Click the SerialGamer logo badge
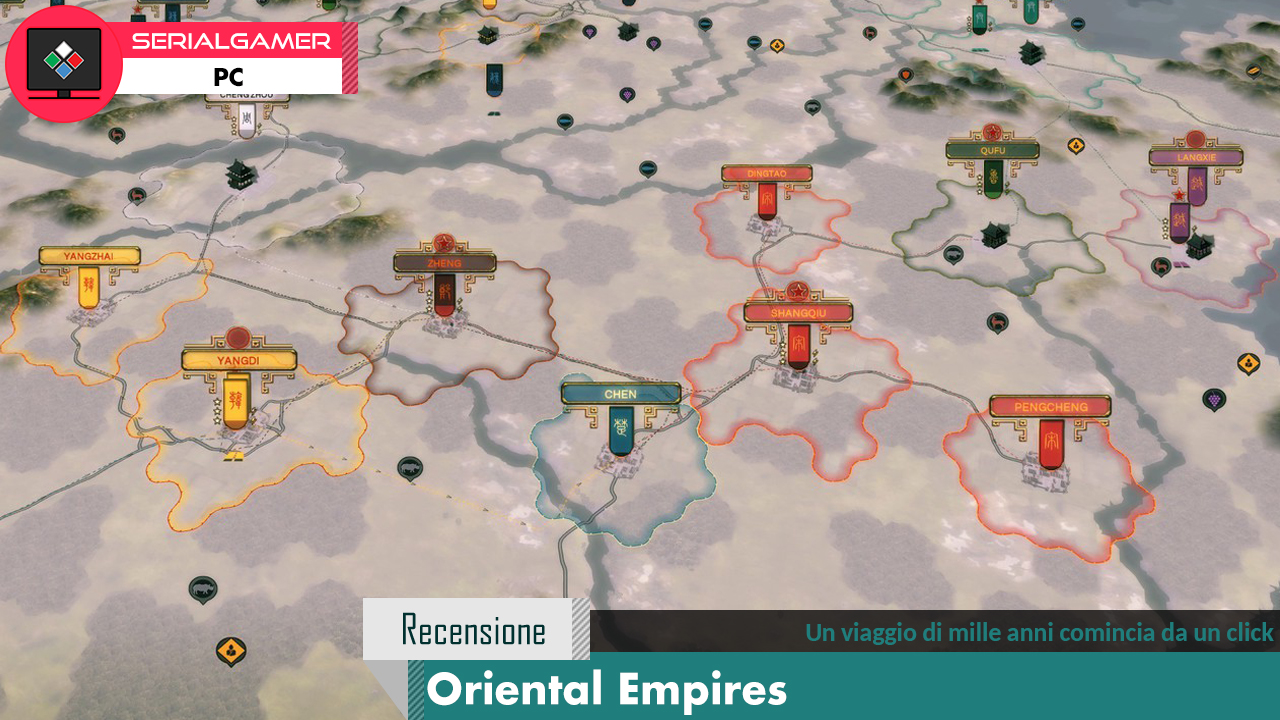The height and width of the screenshot is (720, 1280). [64, 63]
